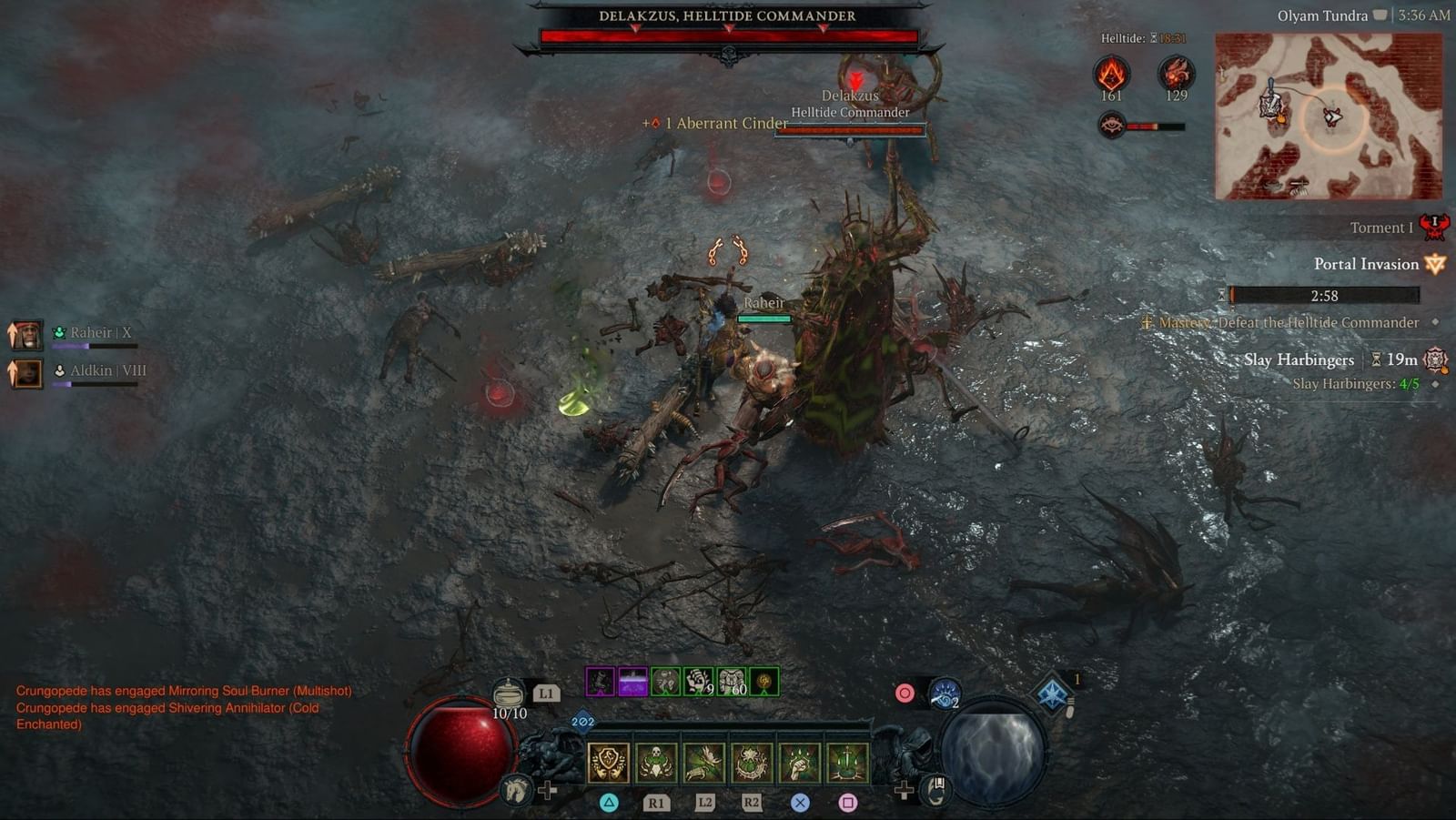Toggle the diamond next to Slay Harbingers 4/5
This screenshot has width=1456, height=820.
click(1436, 385)
